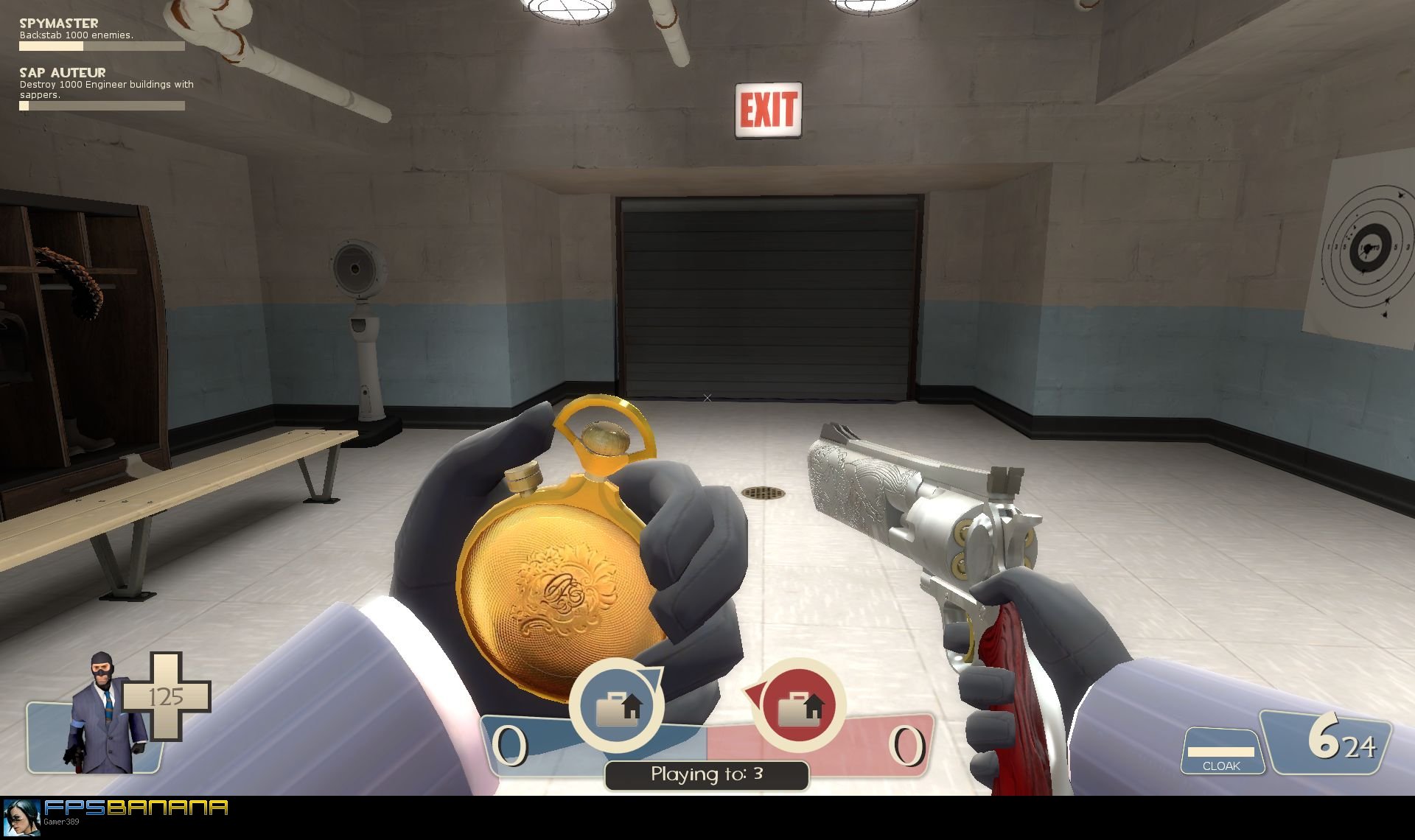Click the health cross icon beside 125
Image resolution: width=1415 pixels, height=840 pixels.
pos(167,696)
